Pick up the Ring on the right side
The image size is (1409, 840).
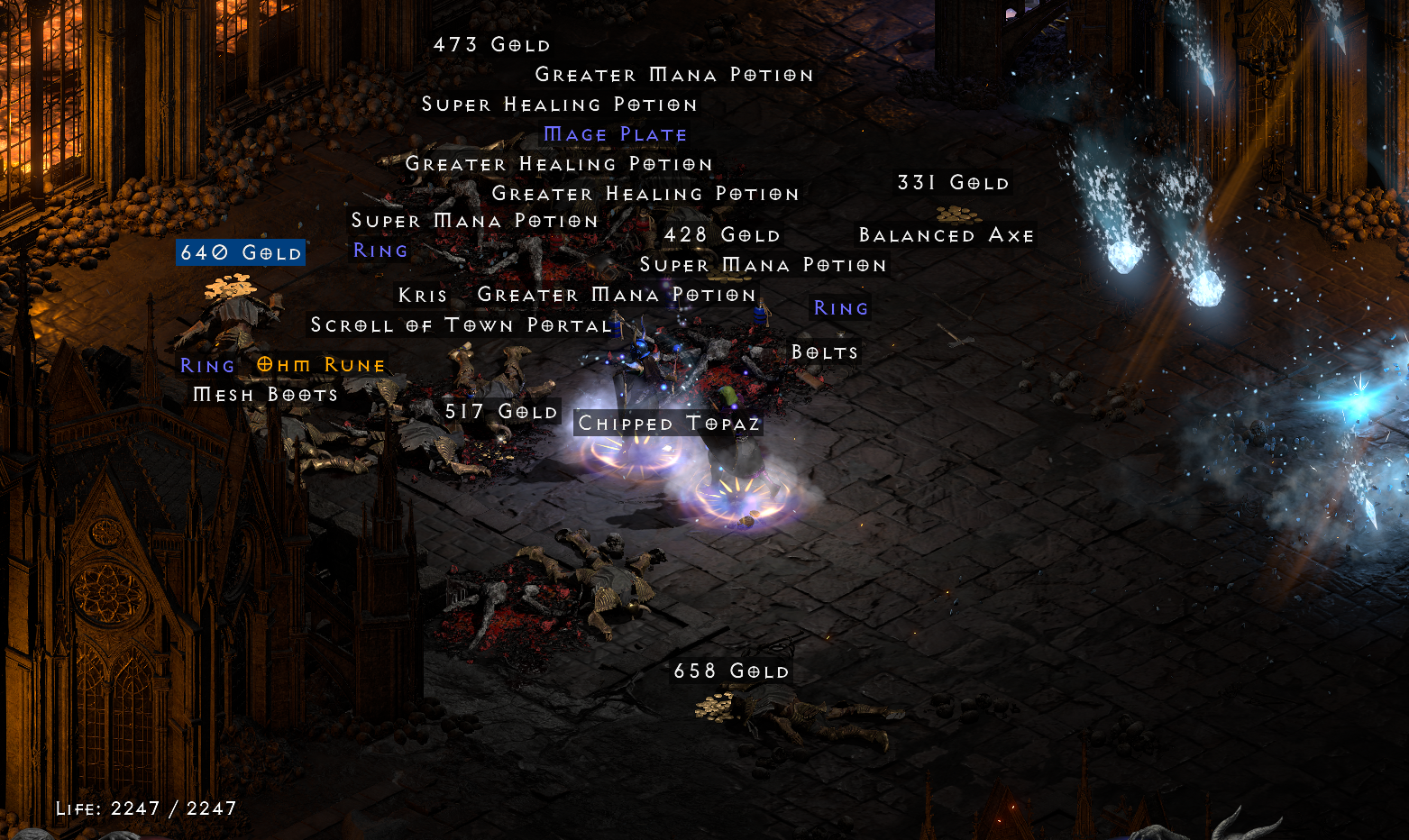coord(840,308)
